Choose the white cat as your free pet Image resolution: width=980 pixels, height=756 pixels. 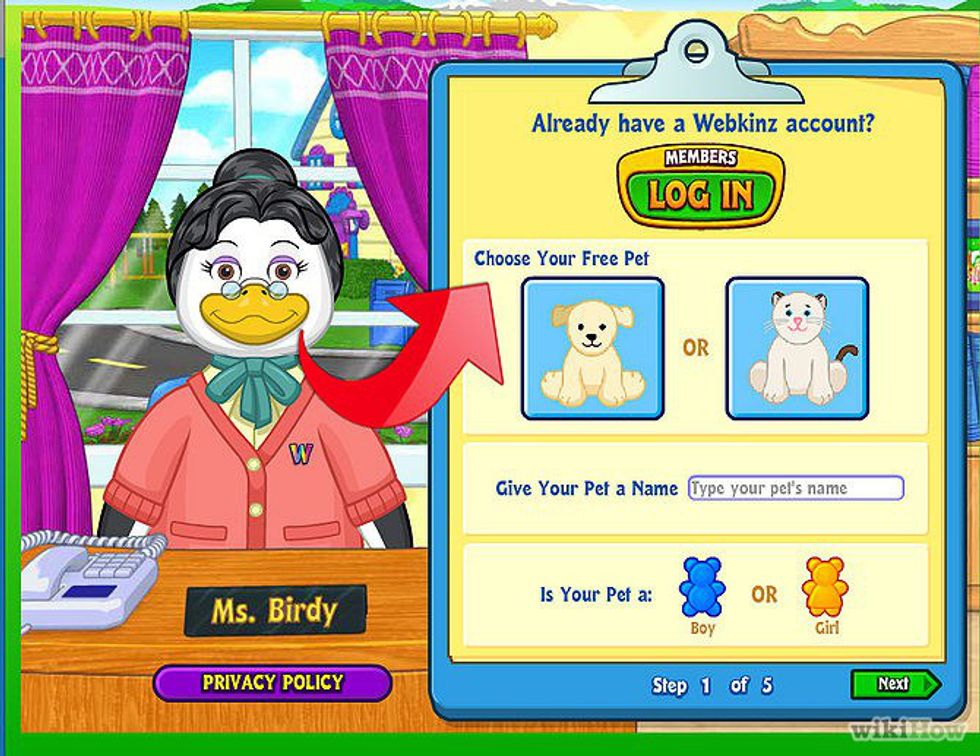click(x=797, y=347)
